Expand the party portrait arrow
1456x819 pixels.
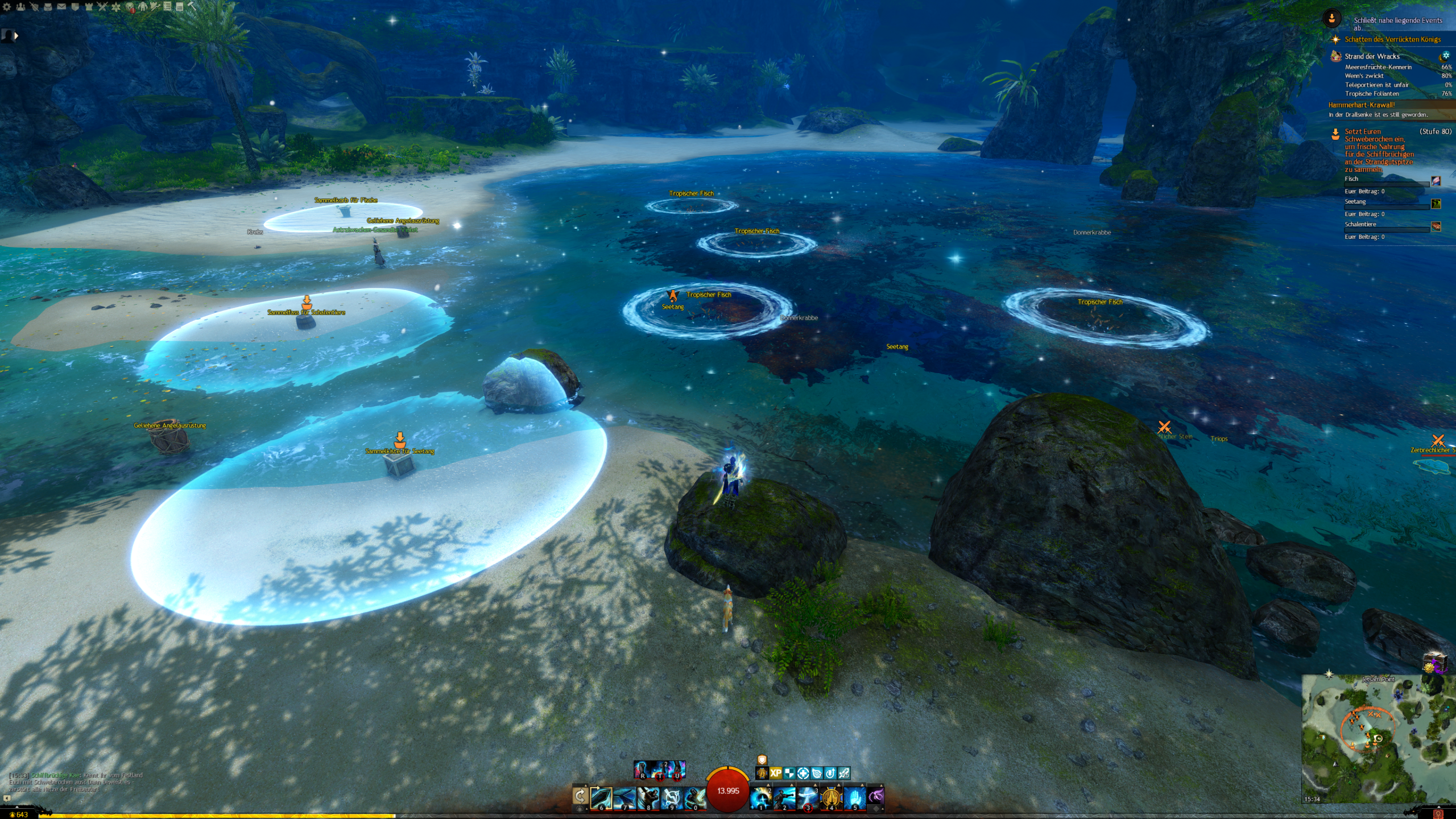click(x=16, y=36)
